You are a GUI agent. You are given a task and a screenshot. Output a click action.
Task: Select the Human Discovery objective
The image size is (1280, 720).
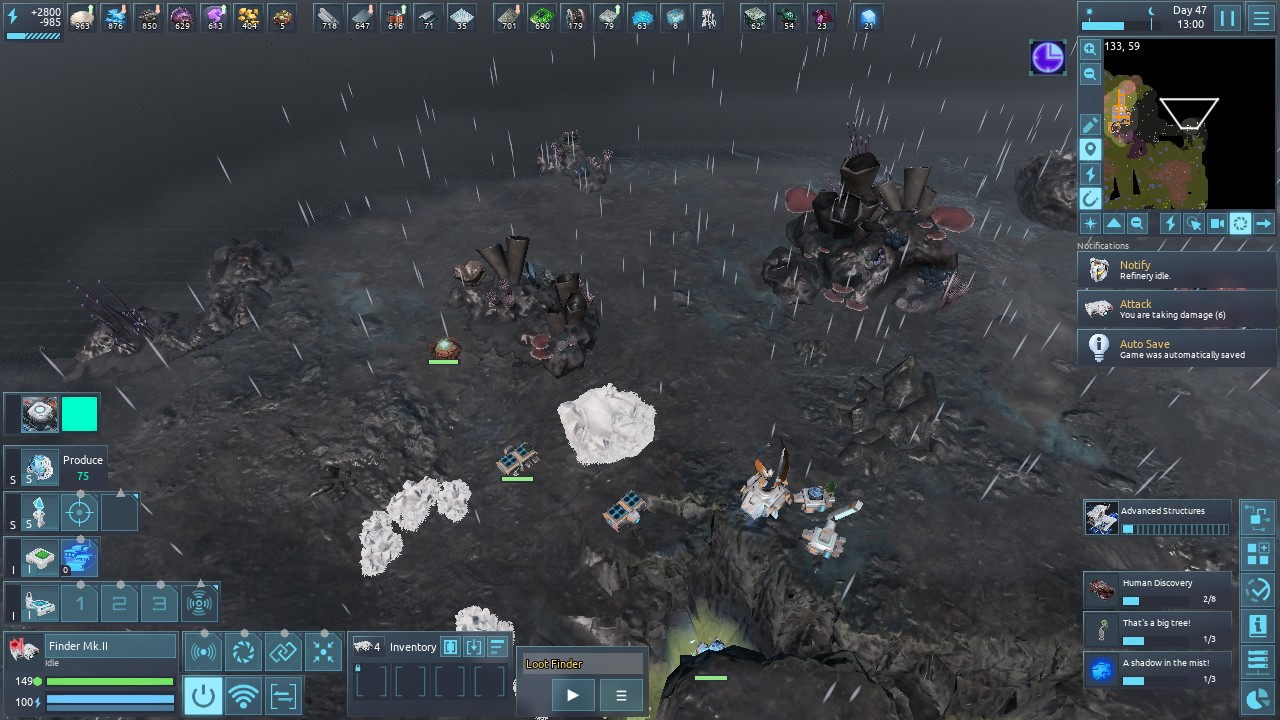(x=1158, y=590)
